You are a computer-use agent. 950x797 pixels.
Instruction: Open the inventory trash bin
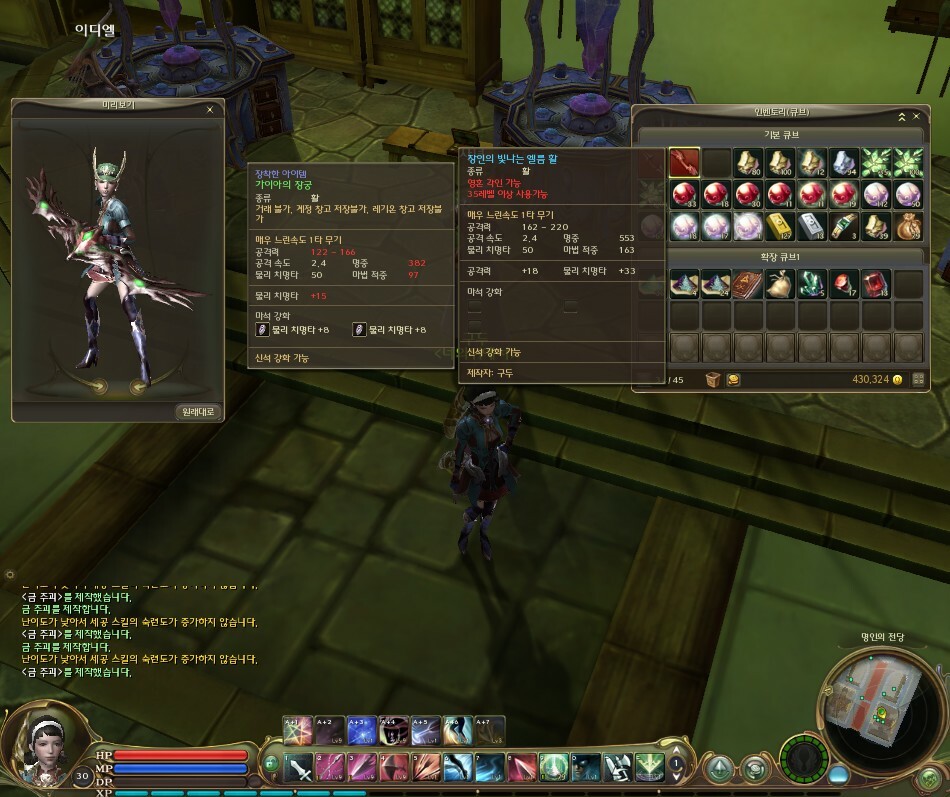tap(713, 380)
